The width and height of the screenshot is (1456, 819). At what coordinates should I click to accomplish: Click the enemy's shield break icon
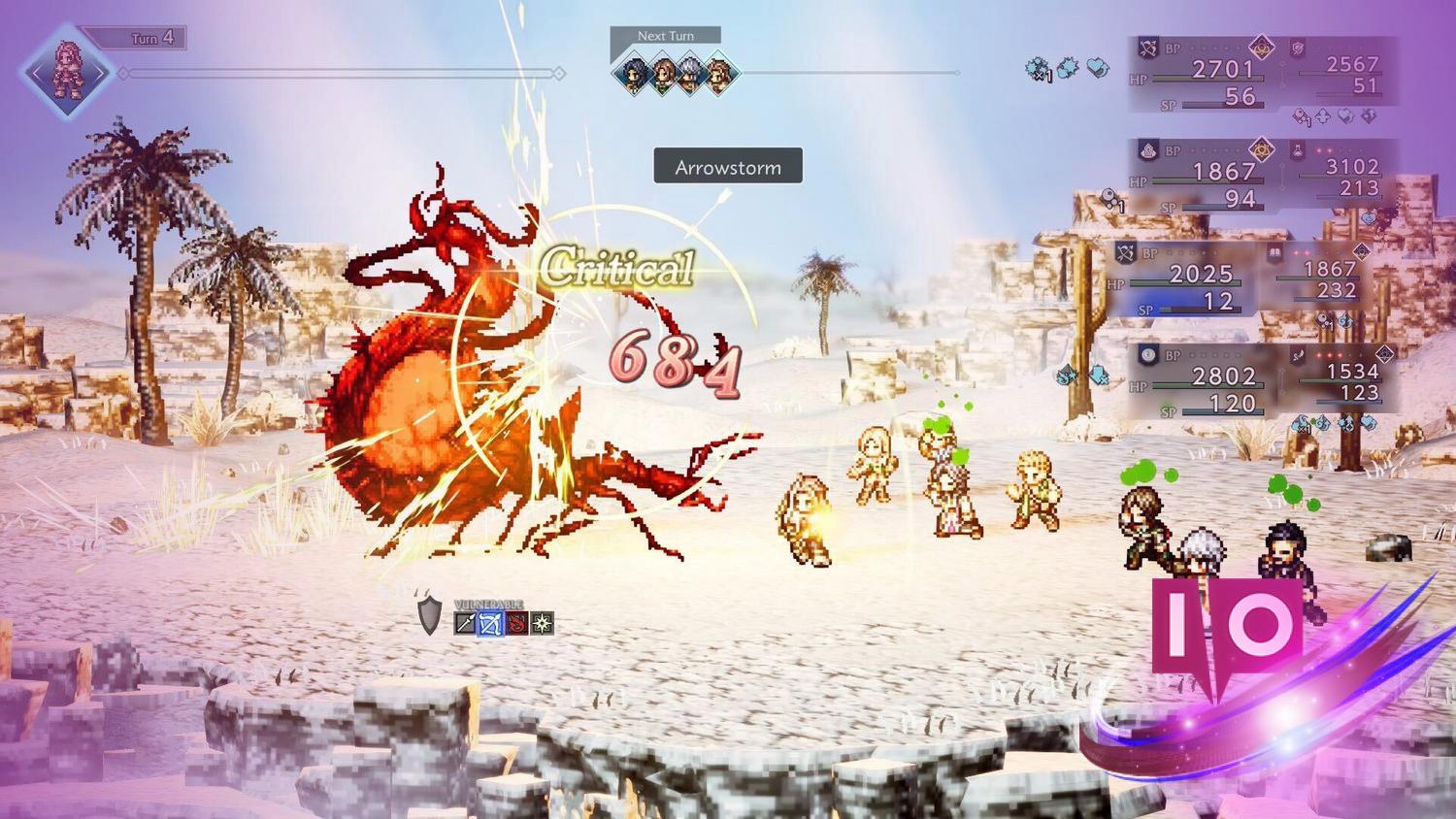tap(429, 618)
